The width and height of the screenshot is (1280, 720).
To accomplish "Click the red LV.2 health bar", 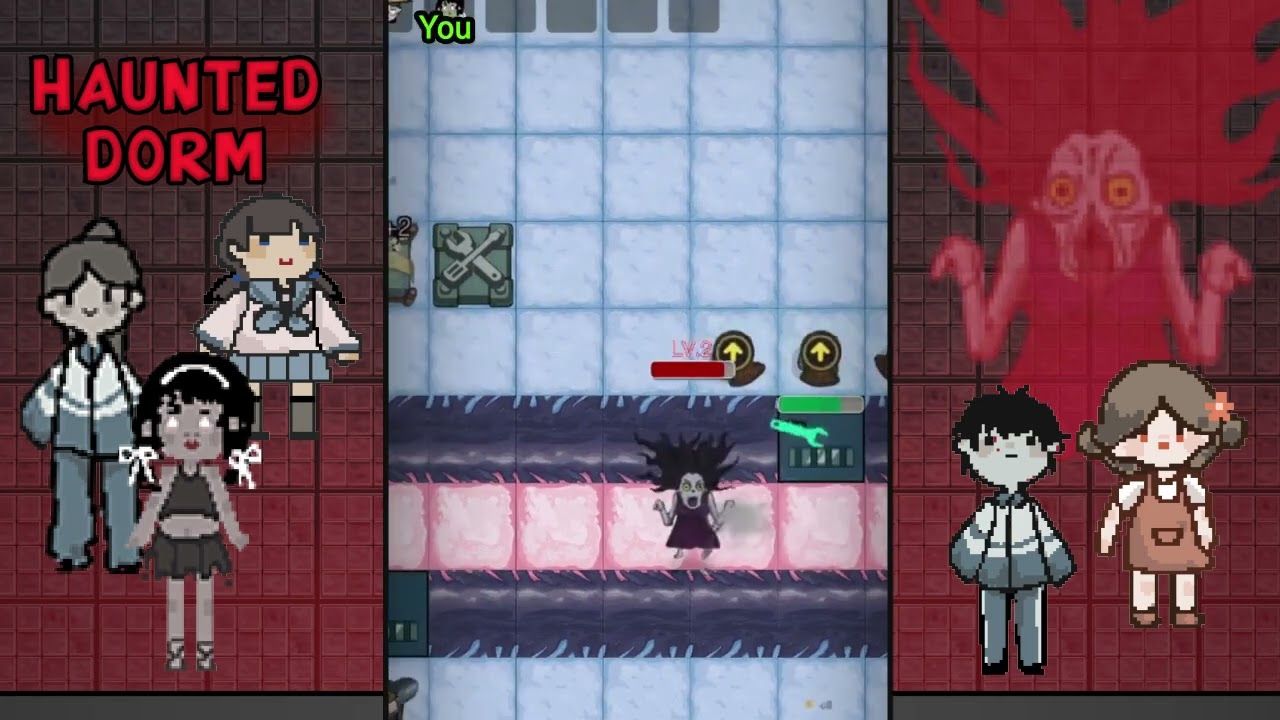I will (692, 369).
